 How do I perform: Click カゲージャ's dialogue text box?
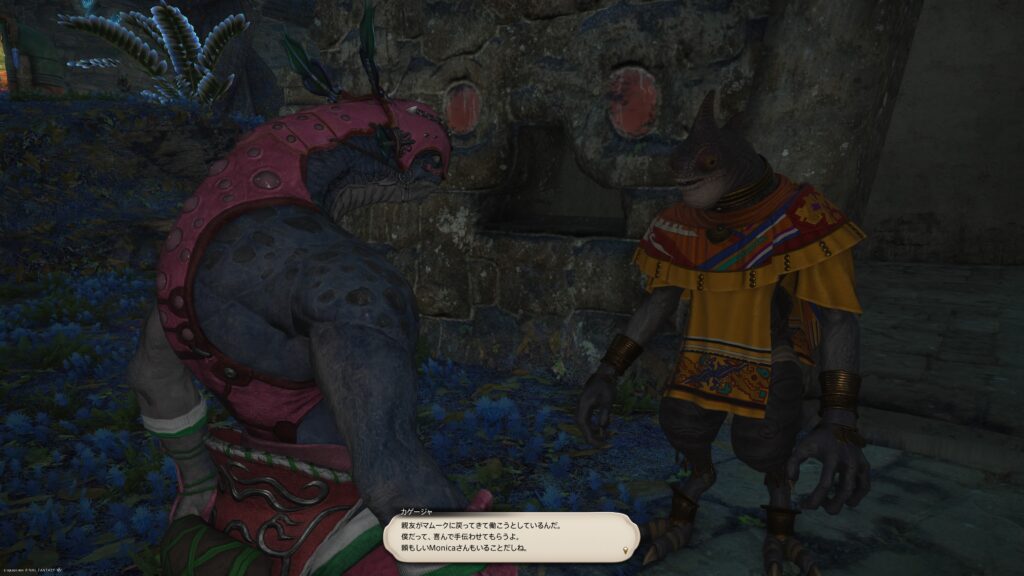tap(510, 538)
